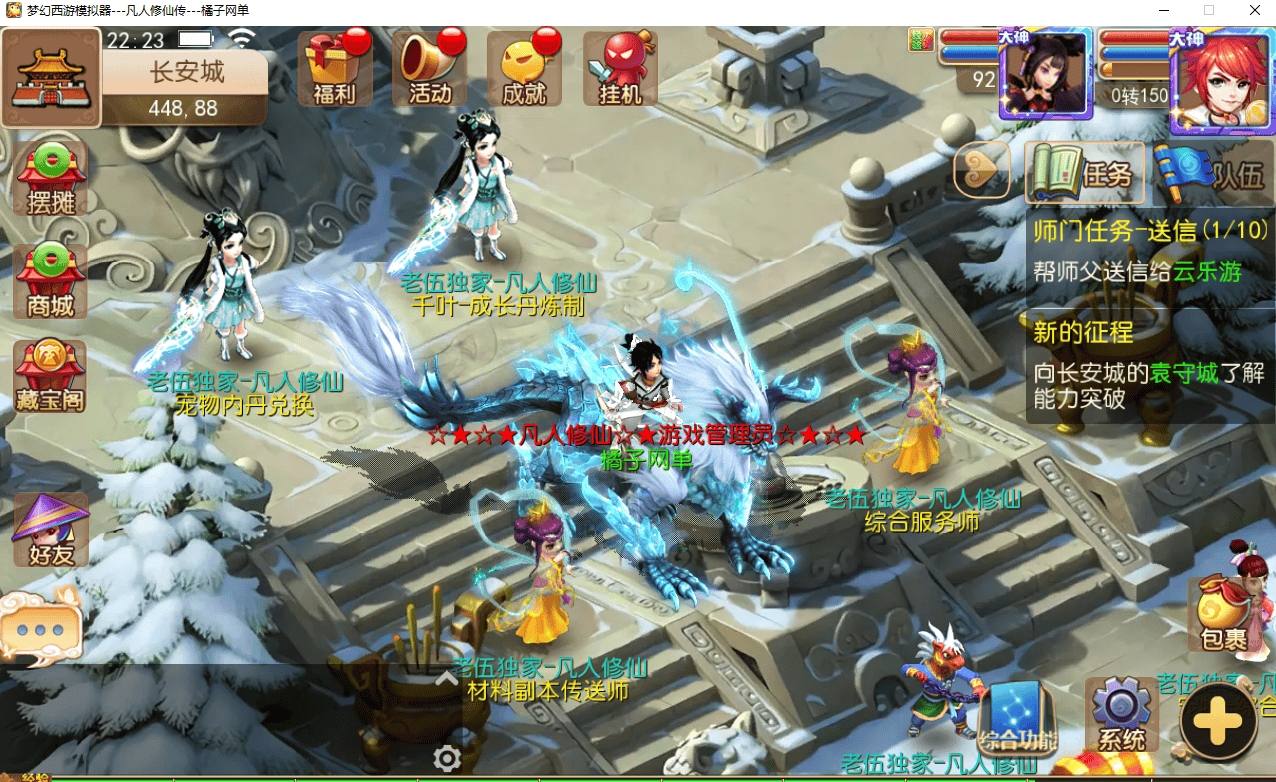Switch to the 队伍 team tab
This screenshot has width=1276, height=782.
(x=1212, y=174)
